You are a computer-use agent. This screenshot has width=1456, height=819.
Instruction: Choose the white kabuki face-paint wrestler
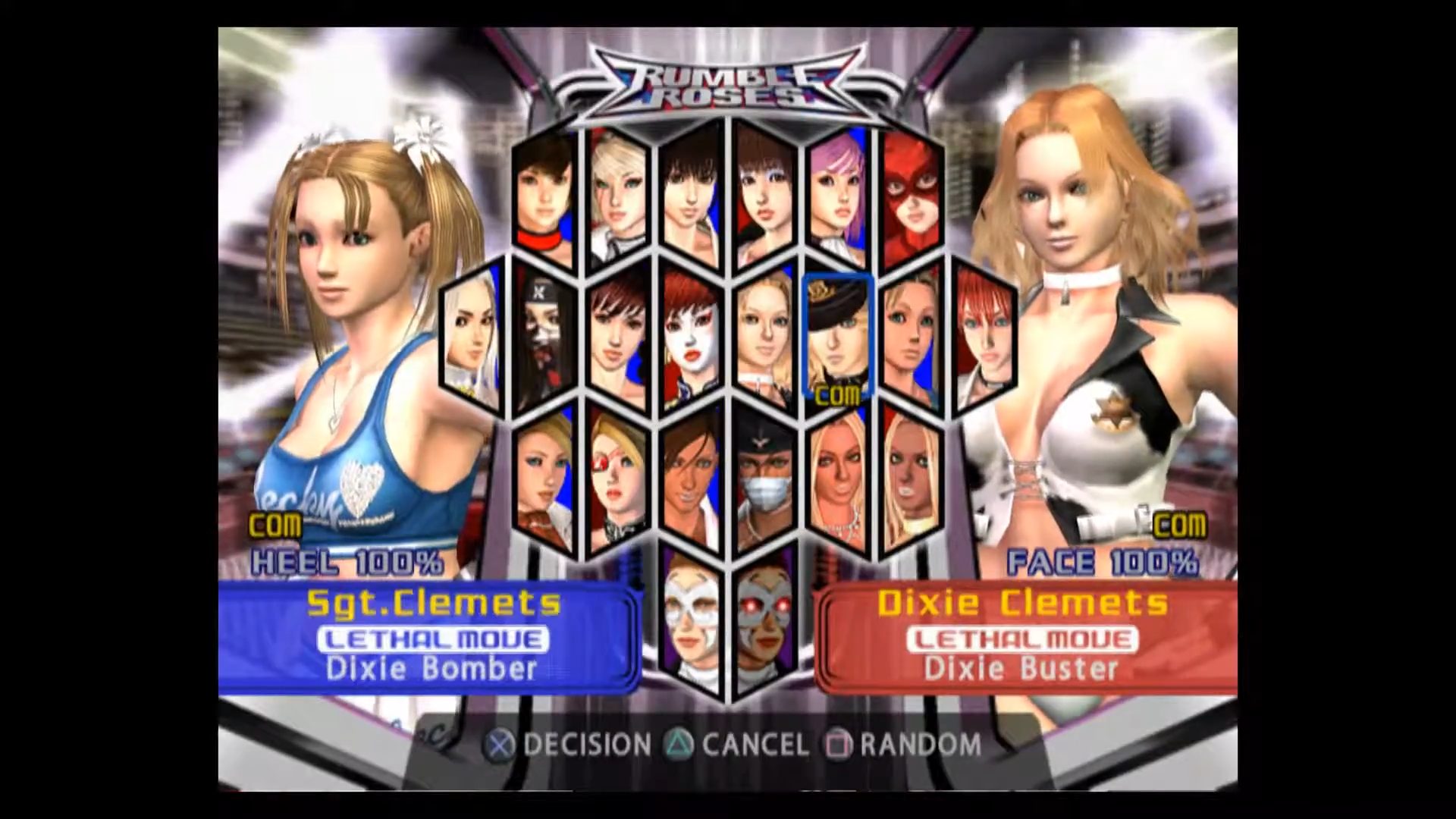[690, 339]
